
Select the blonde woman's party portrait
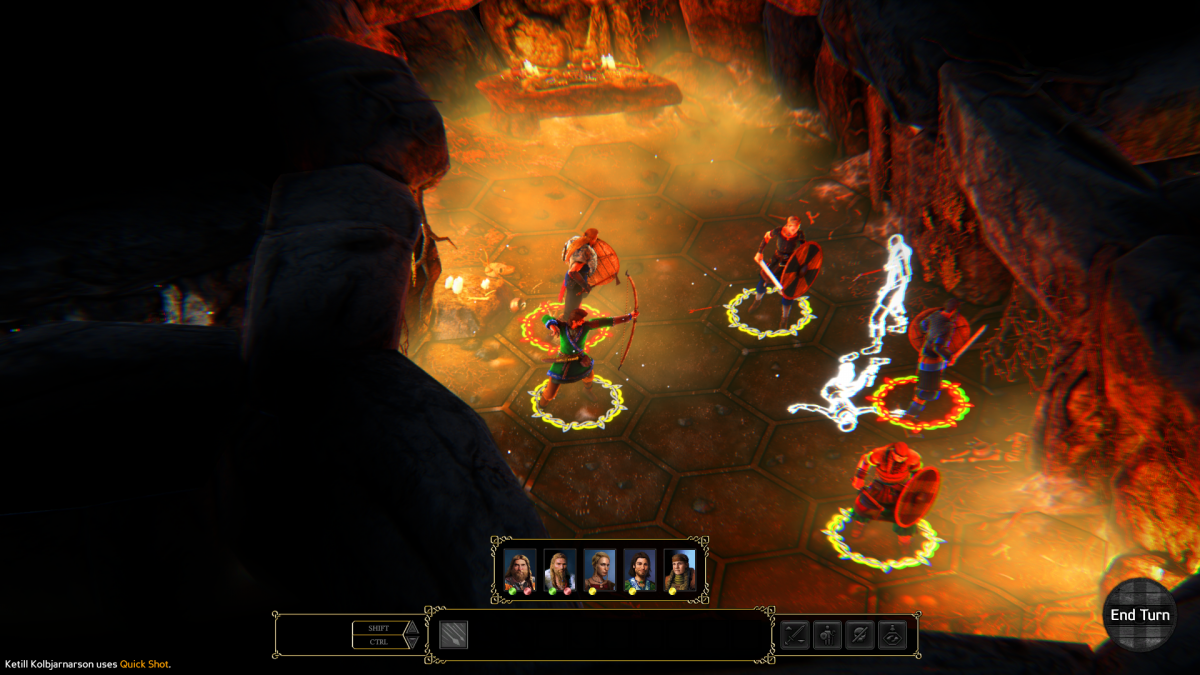(599, 570)
